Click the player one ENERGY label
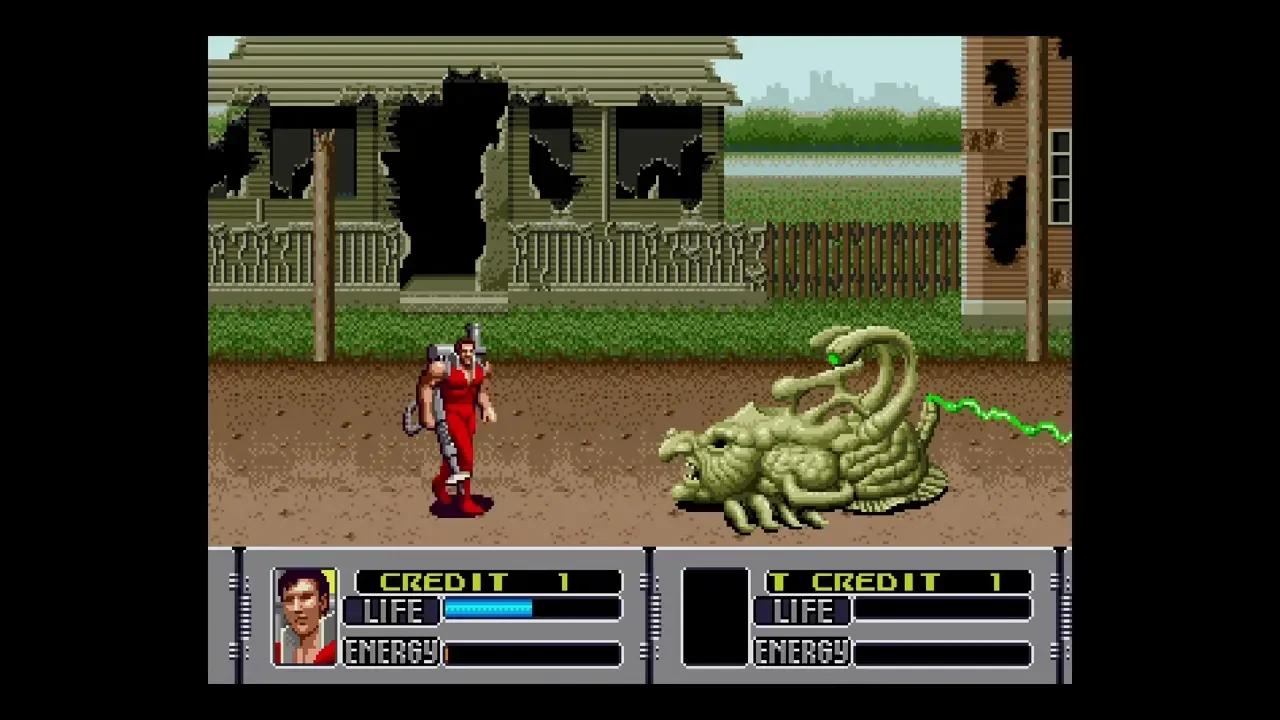1280x720 pixels. (389, 652)
